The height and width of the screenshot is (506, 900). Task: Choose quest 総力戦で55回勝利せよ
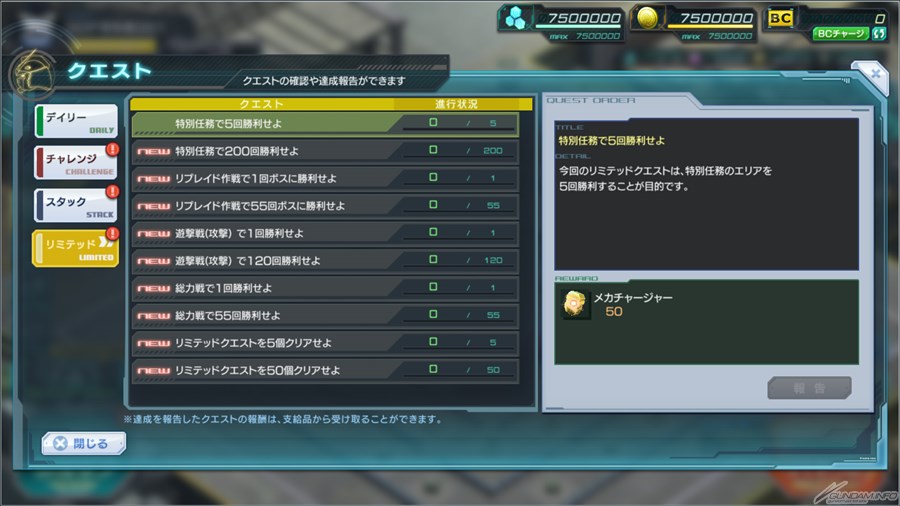(325, 315)
